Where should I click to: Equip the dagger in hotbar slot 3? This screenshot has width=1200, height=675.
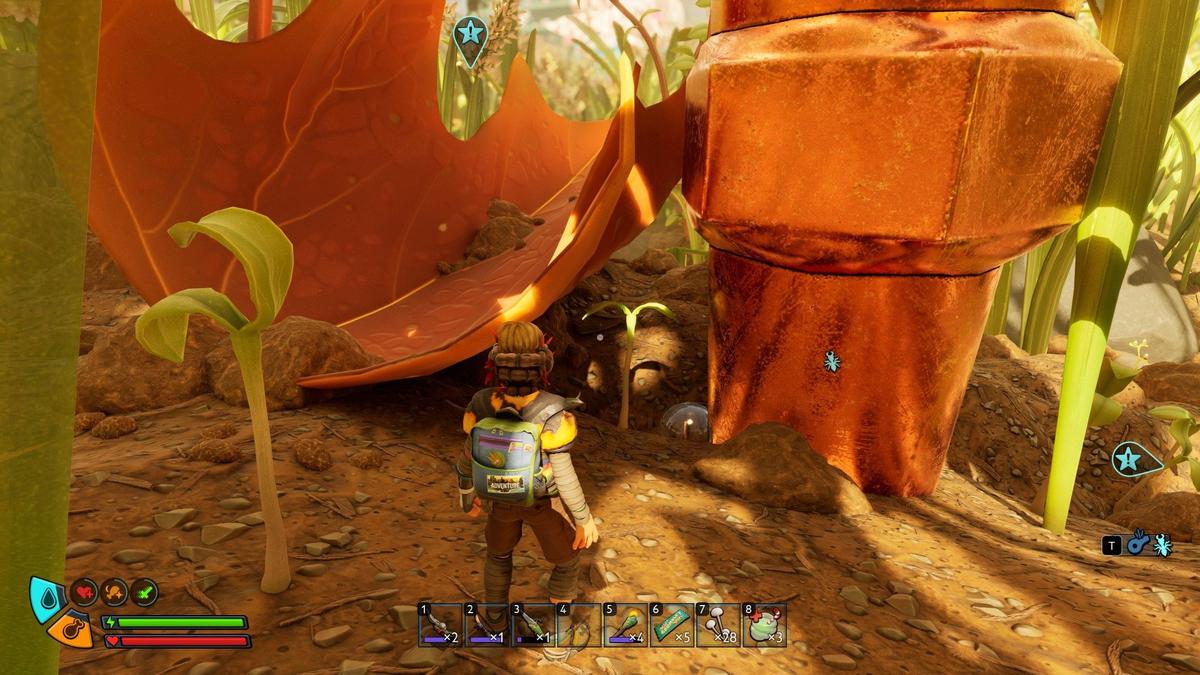534,625
